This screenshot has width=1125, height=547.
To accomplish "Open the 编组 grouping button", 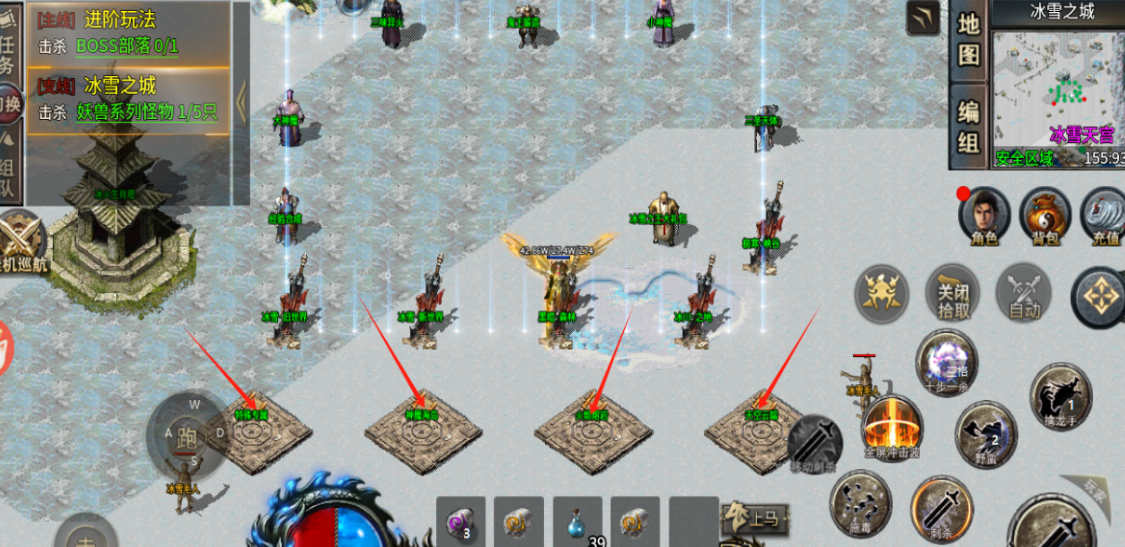I will [968, 126].
